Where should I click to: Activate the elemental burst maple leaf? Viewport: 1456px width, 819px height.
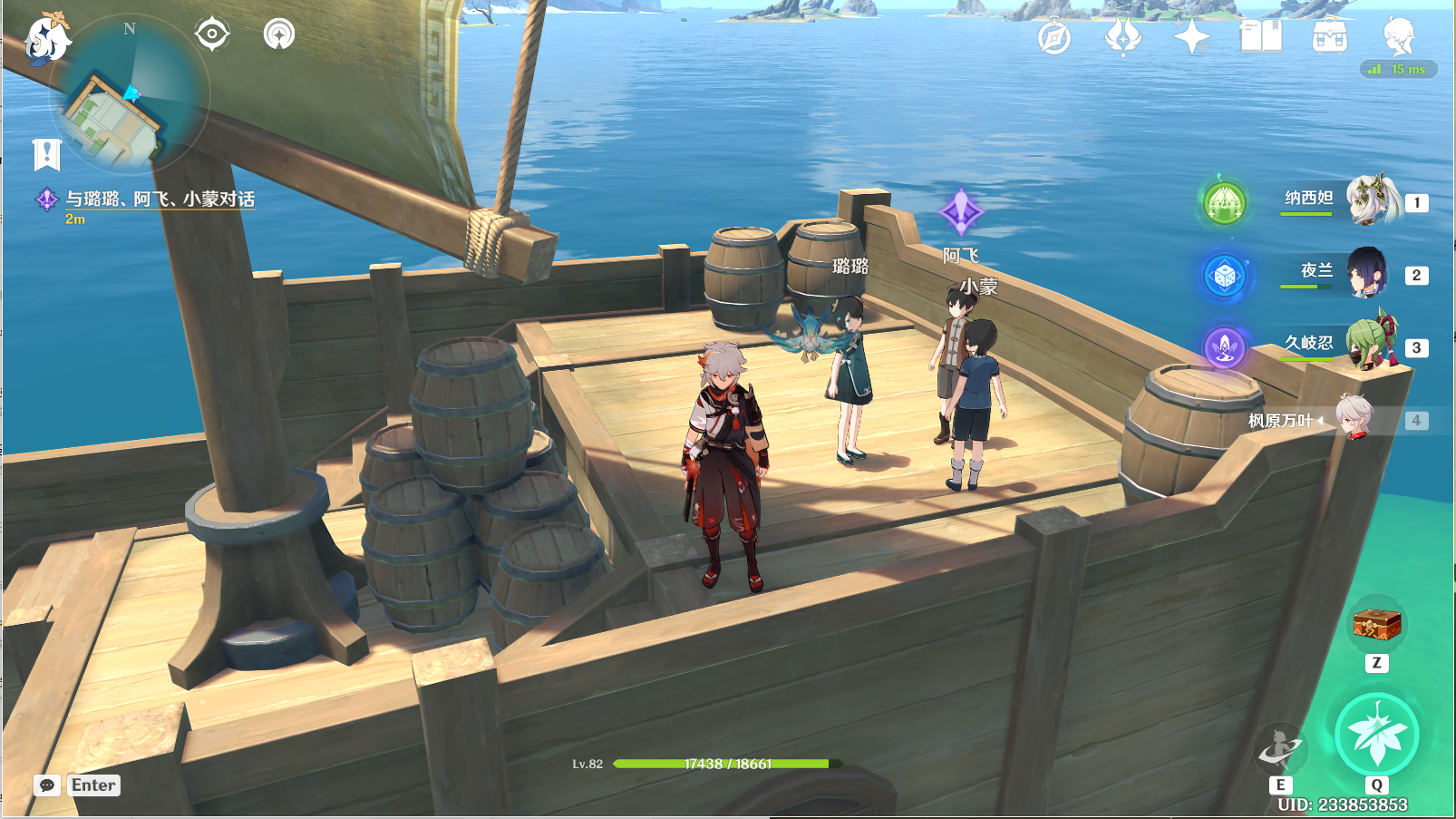coord(1376,735)
